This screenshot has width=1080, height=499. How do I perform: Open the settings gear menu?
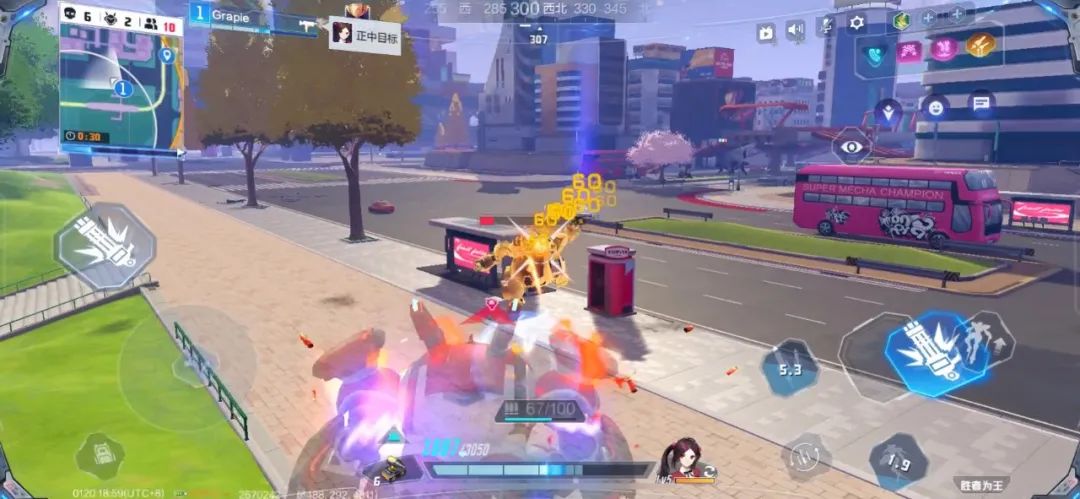pyautogui.click(x=857, y=24)
